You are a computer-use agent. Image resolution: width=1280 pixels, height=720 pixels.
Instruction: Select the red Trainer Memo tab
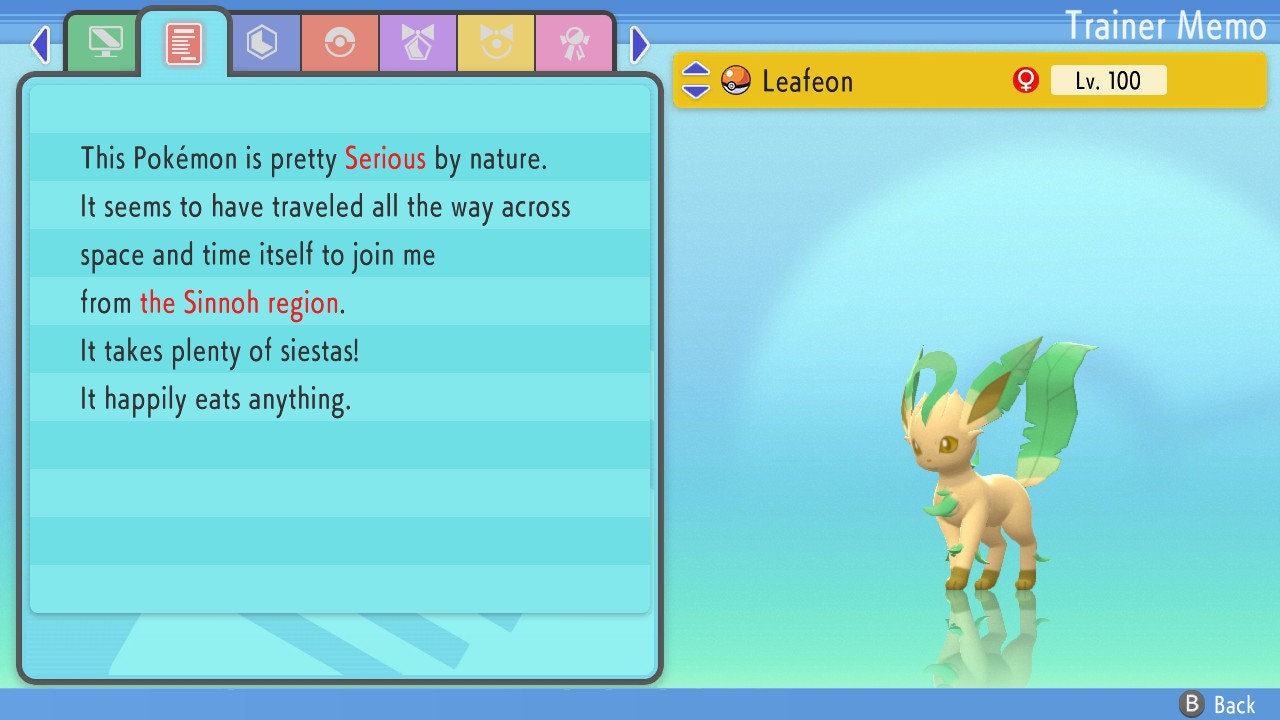[x=184, y=43]
